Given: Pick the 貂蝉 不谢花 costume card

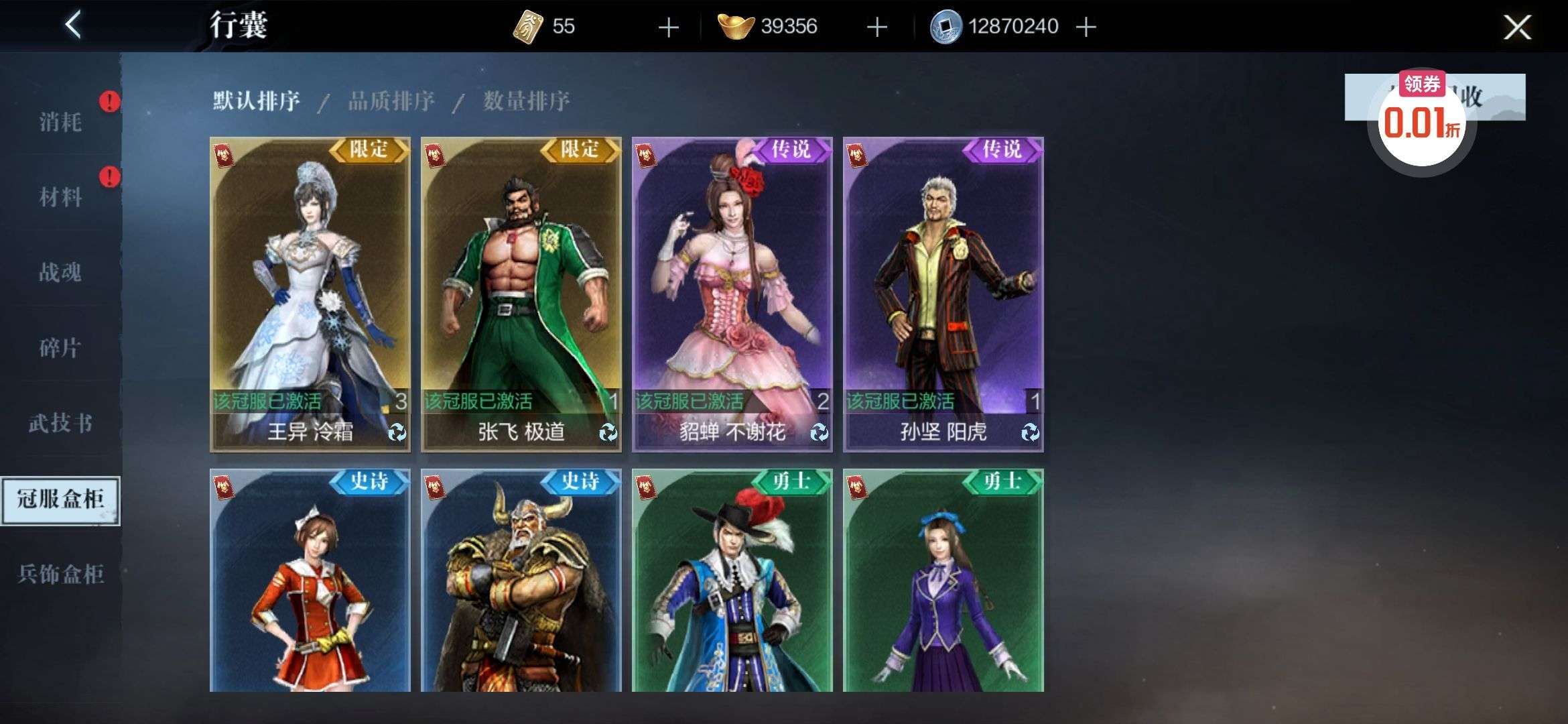Looking at the screenshot, I should click(x=732, y=294).
